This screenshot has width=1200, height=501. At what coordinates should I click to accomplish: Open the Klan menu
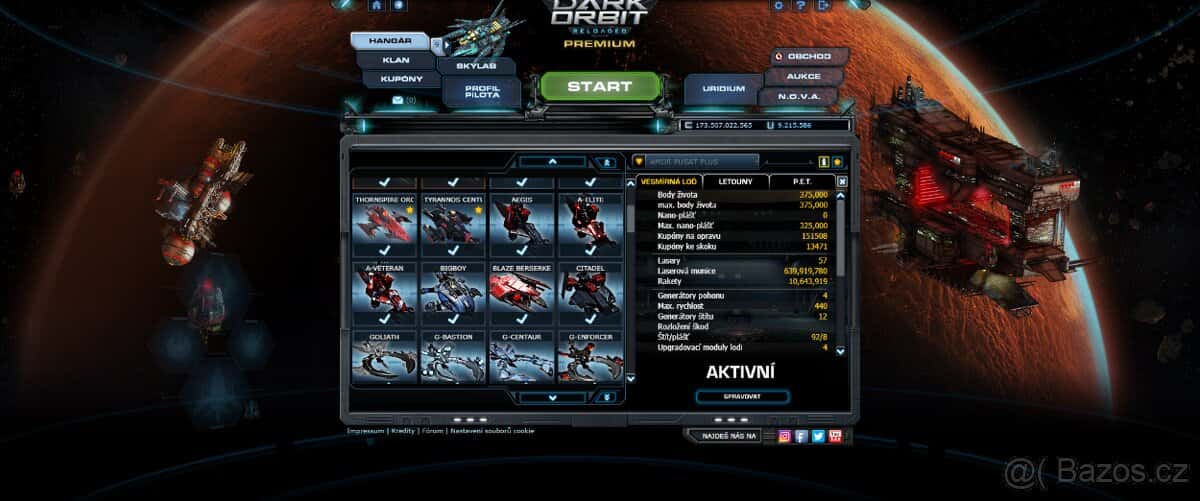tap(395, 59)
